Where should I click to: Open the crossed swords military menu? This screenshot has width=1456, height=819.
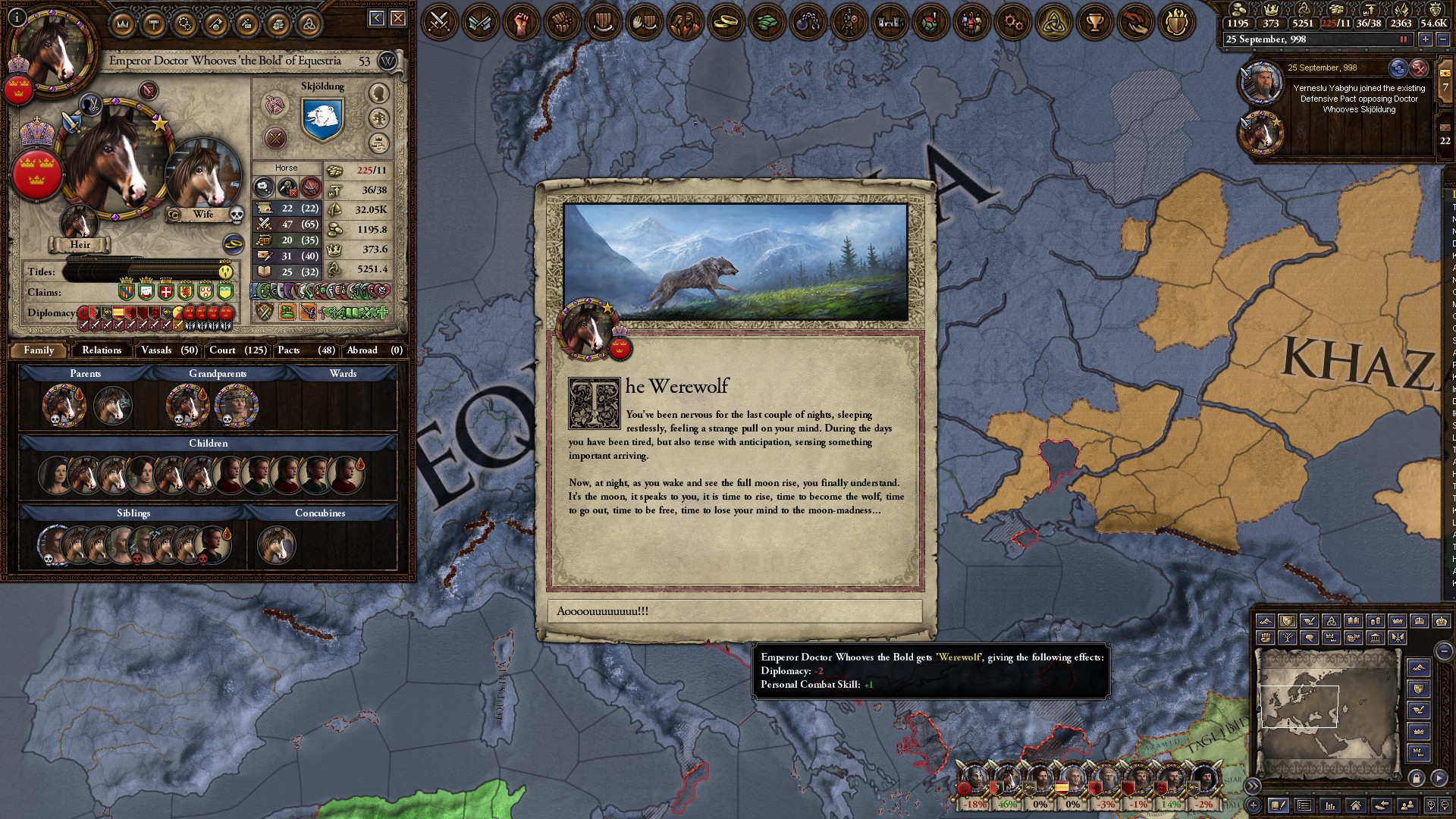[x=439, y=22]
